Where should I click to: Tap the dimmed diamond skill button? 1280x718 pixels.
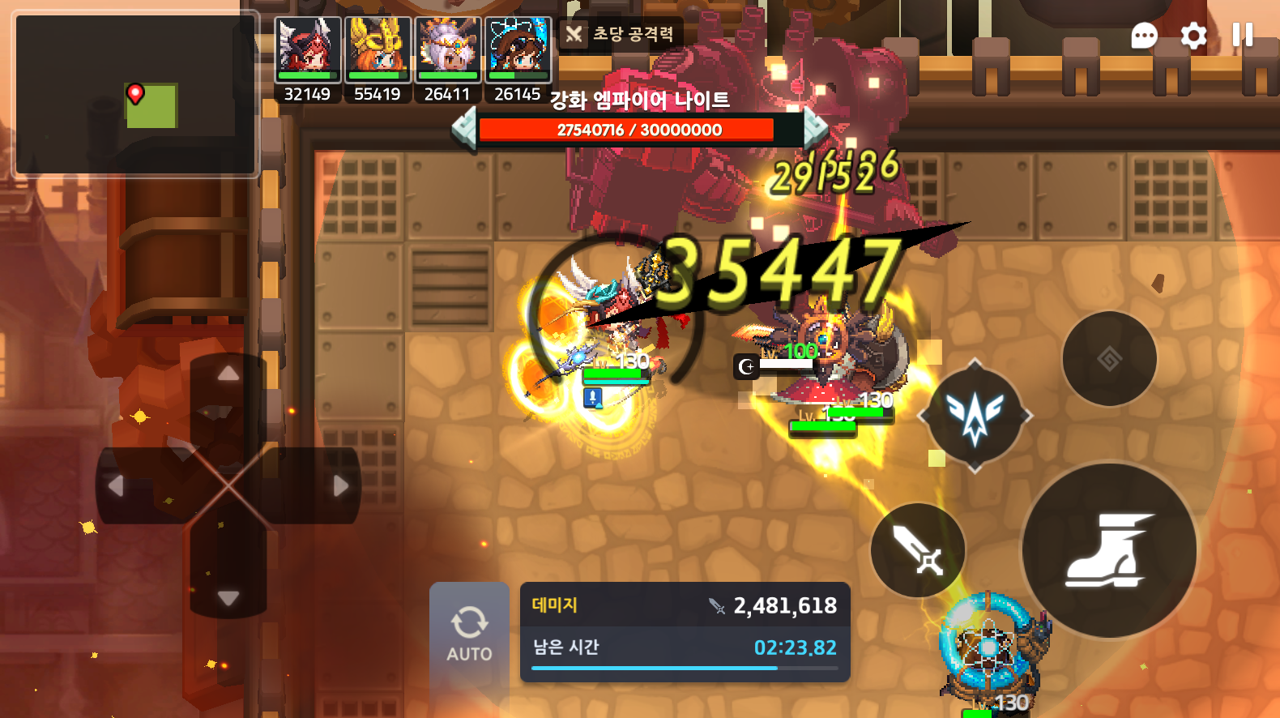point(1109,359)
